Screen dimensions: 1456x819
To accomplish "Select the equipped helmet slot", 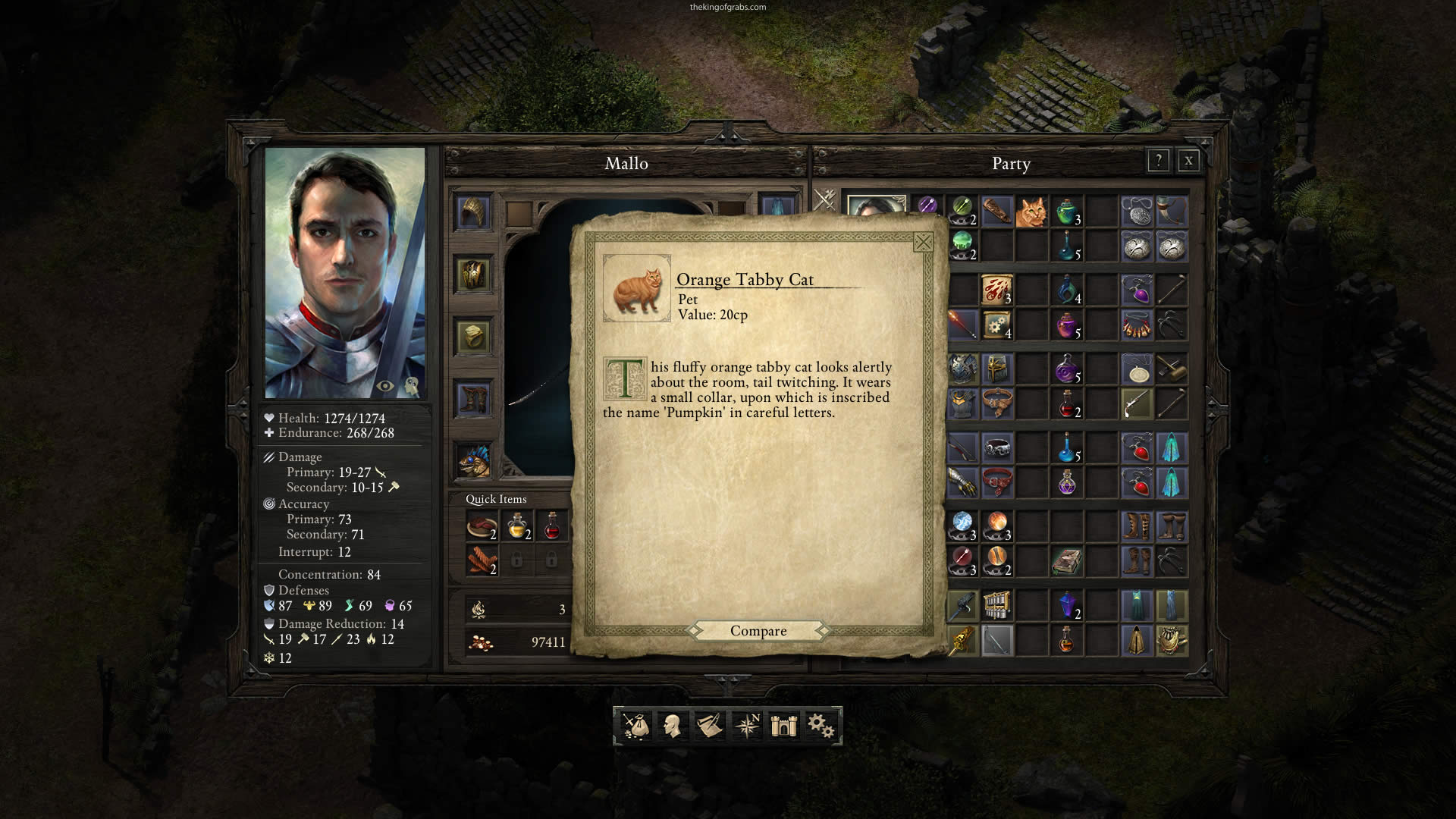I will [x=473, y=212].
